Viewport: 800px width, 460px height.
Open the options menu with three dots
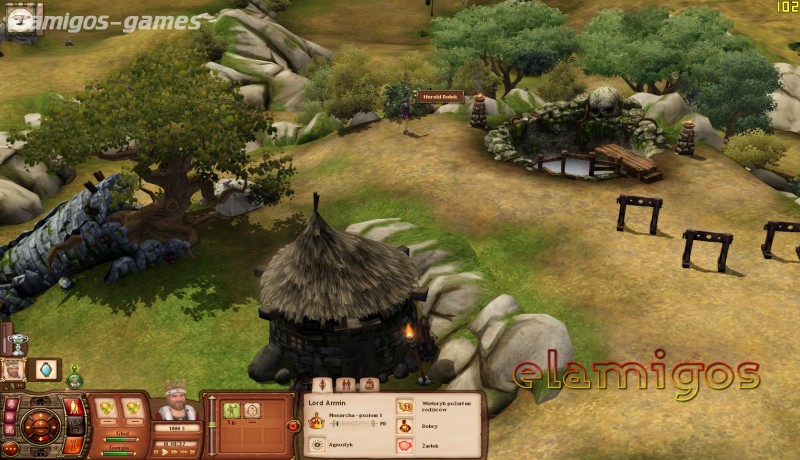point(11,450)
